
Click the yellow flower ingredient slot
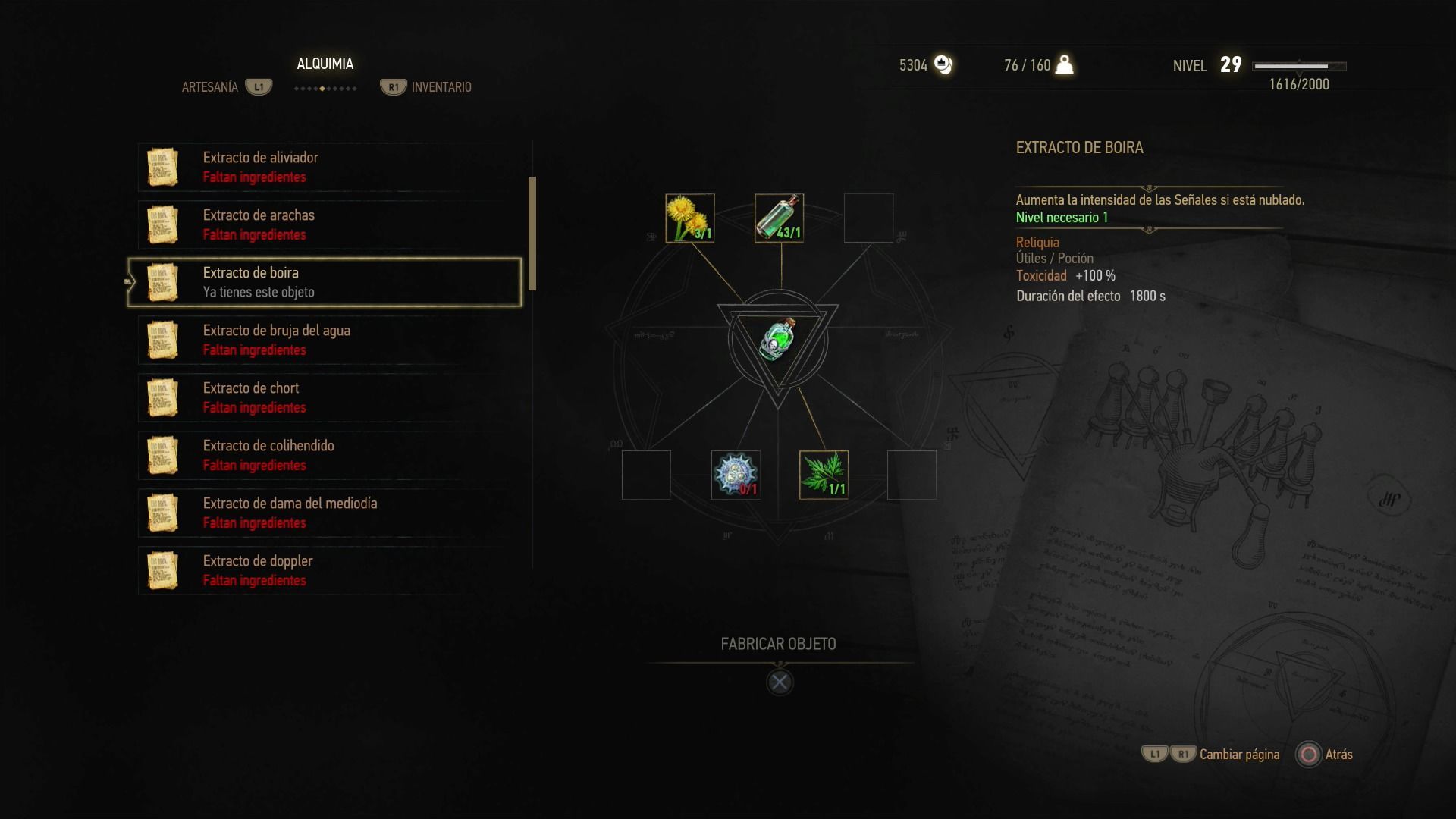coord(689,218)
